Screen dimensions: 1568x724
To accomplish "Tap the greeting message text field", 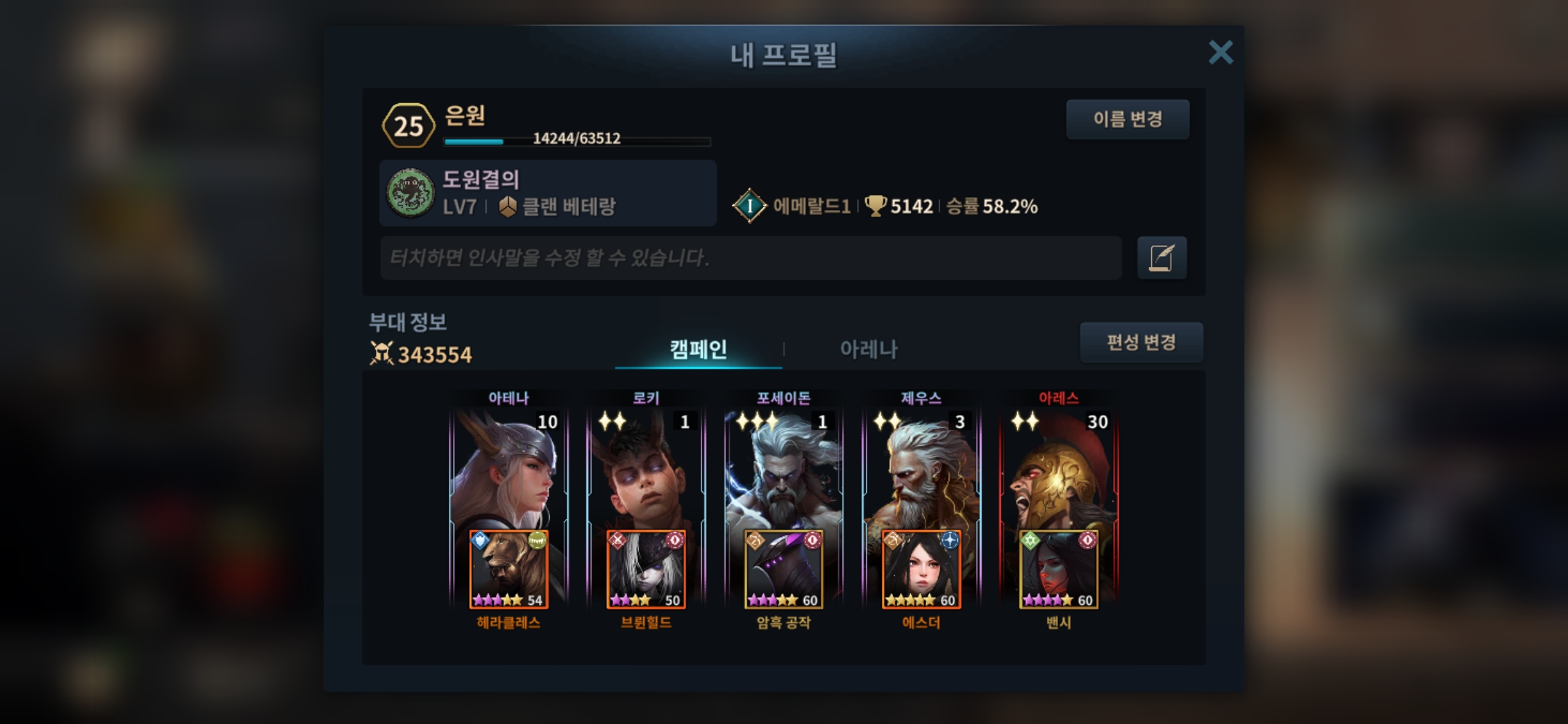I will [x=750, y=257].
